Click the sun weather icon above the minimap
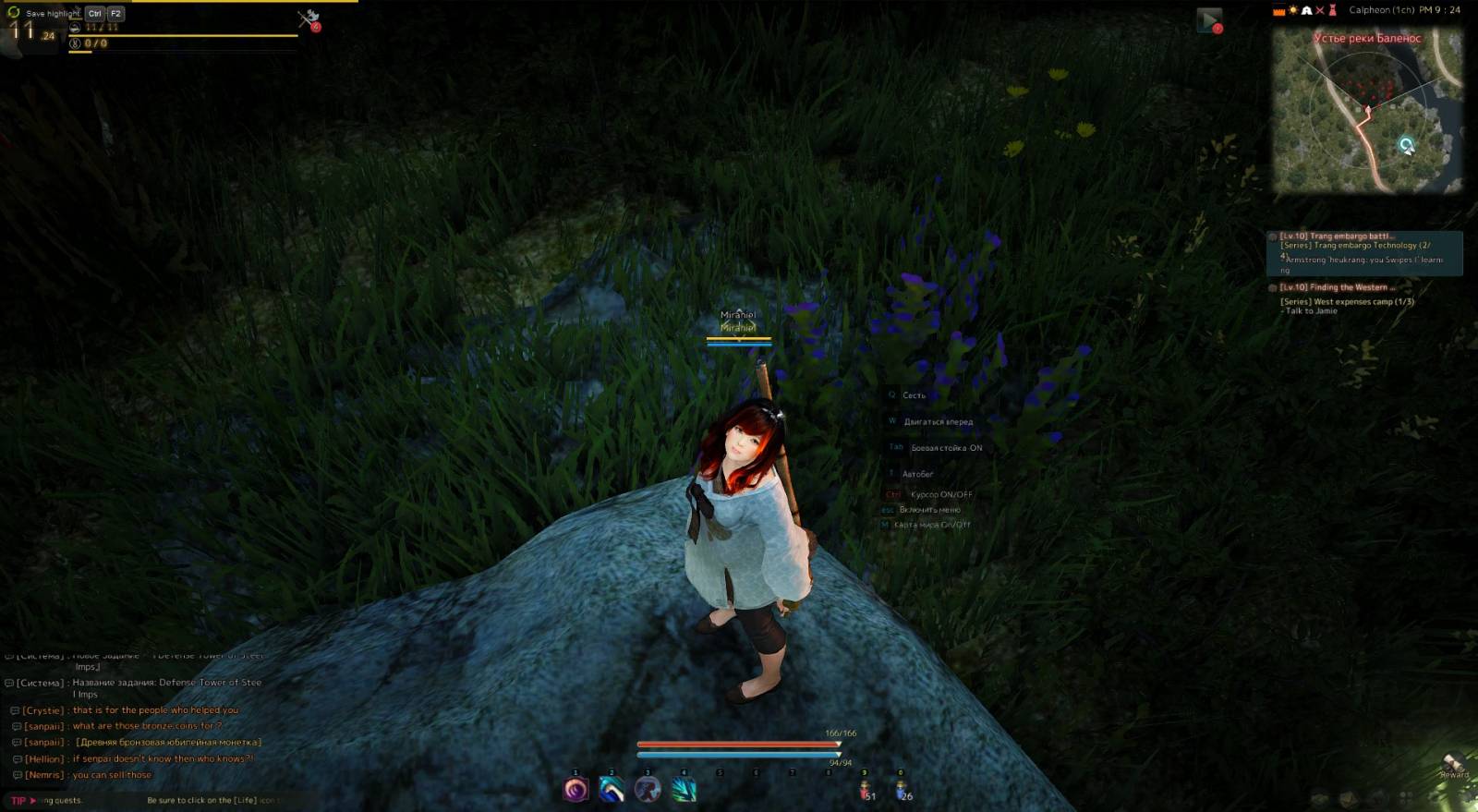 (x=1293, y=10)
